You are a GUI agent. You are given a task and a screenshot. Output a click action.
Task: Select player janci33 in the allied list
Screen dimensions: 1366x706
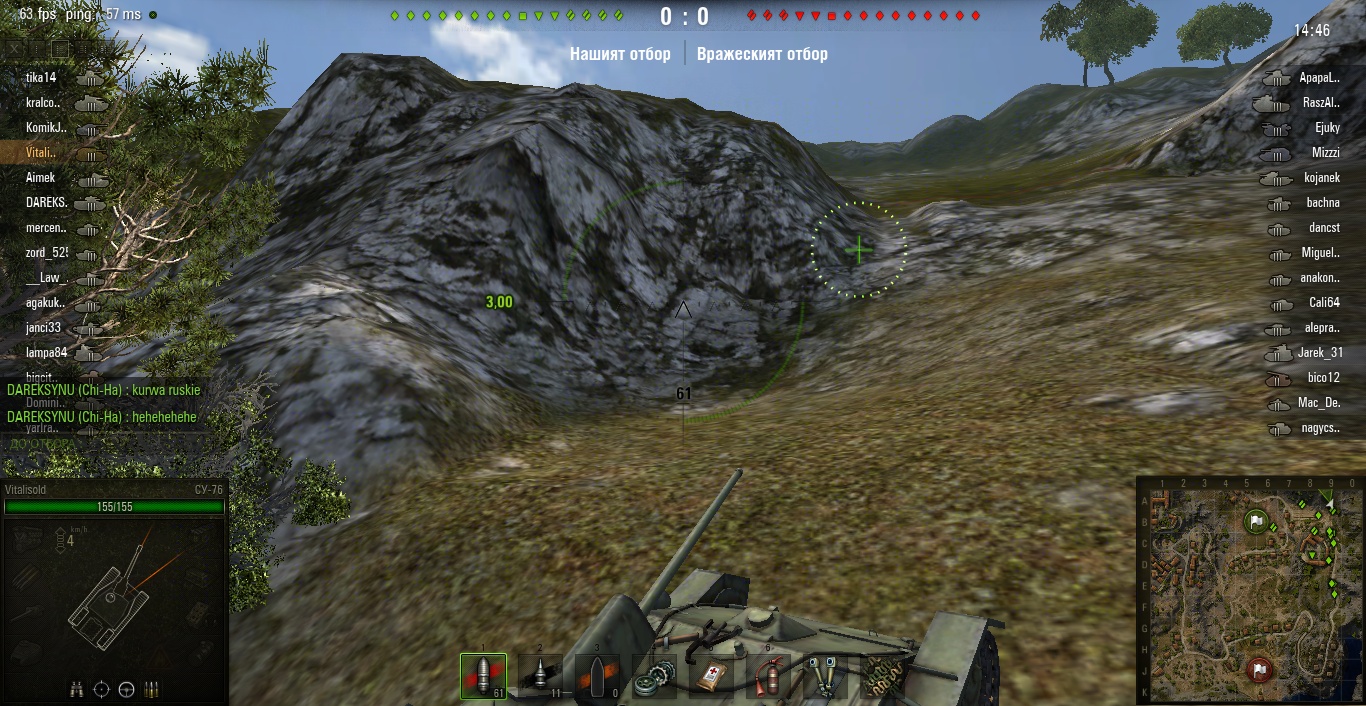(44, 327)
